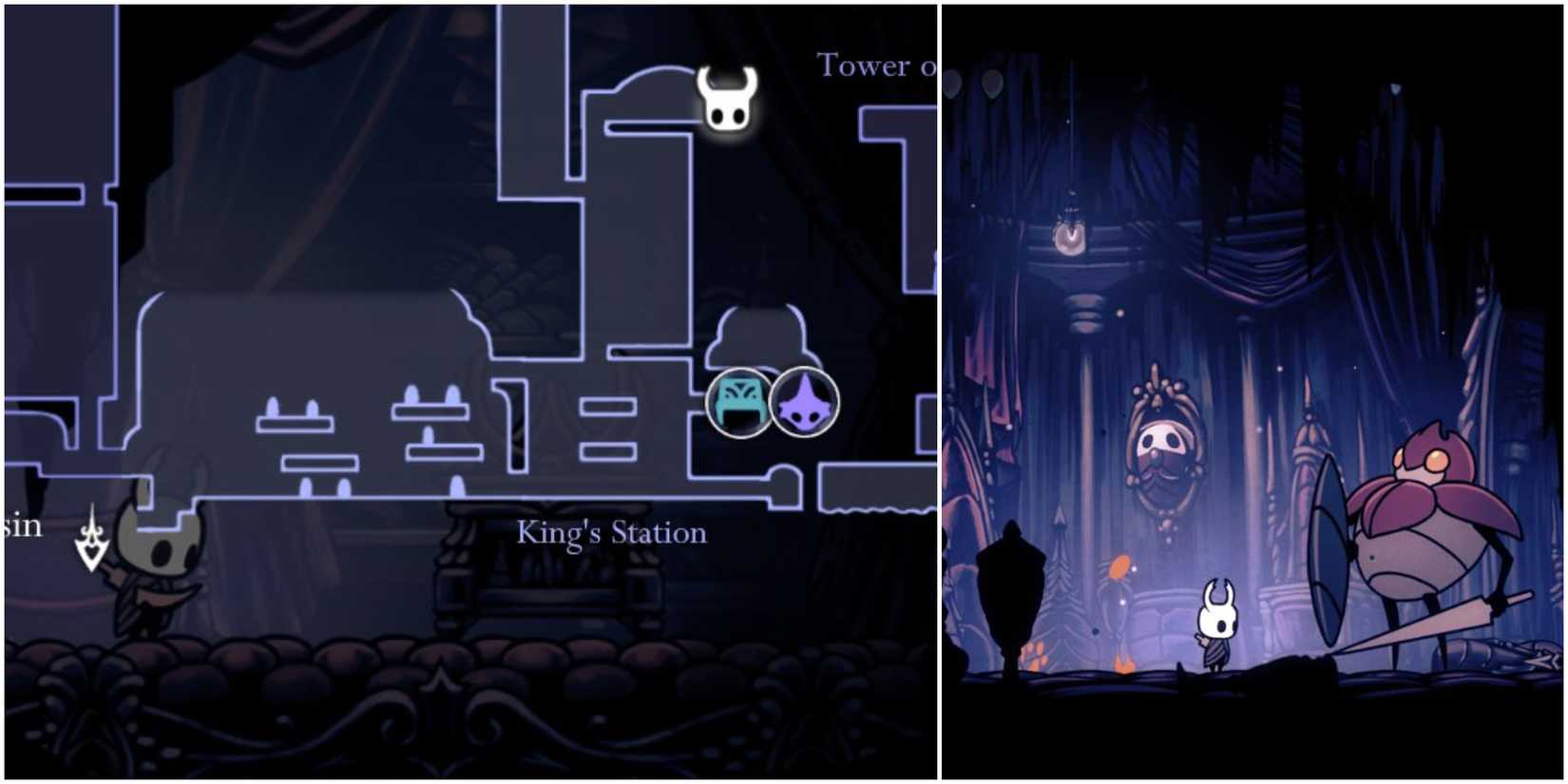
Task: Switch to the gameplay scene panel
Action: point(1254,392)
